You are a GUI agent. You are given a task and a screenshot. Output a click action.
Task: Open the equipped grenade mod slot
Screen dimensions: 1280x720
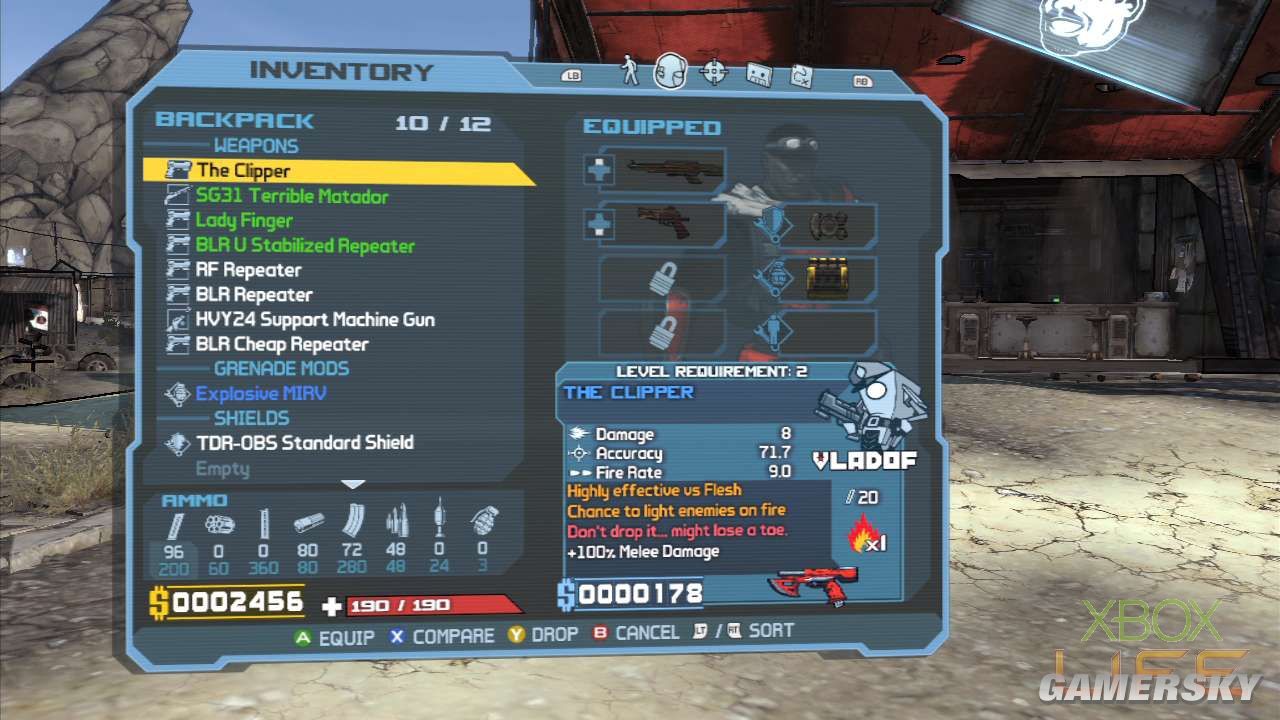coord(828,226)
